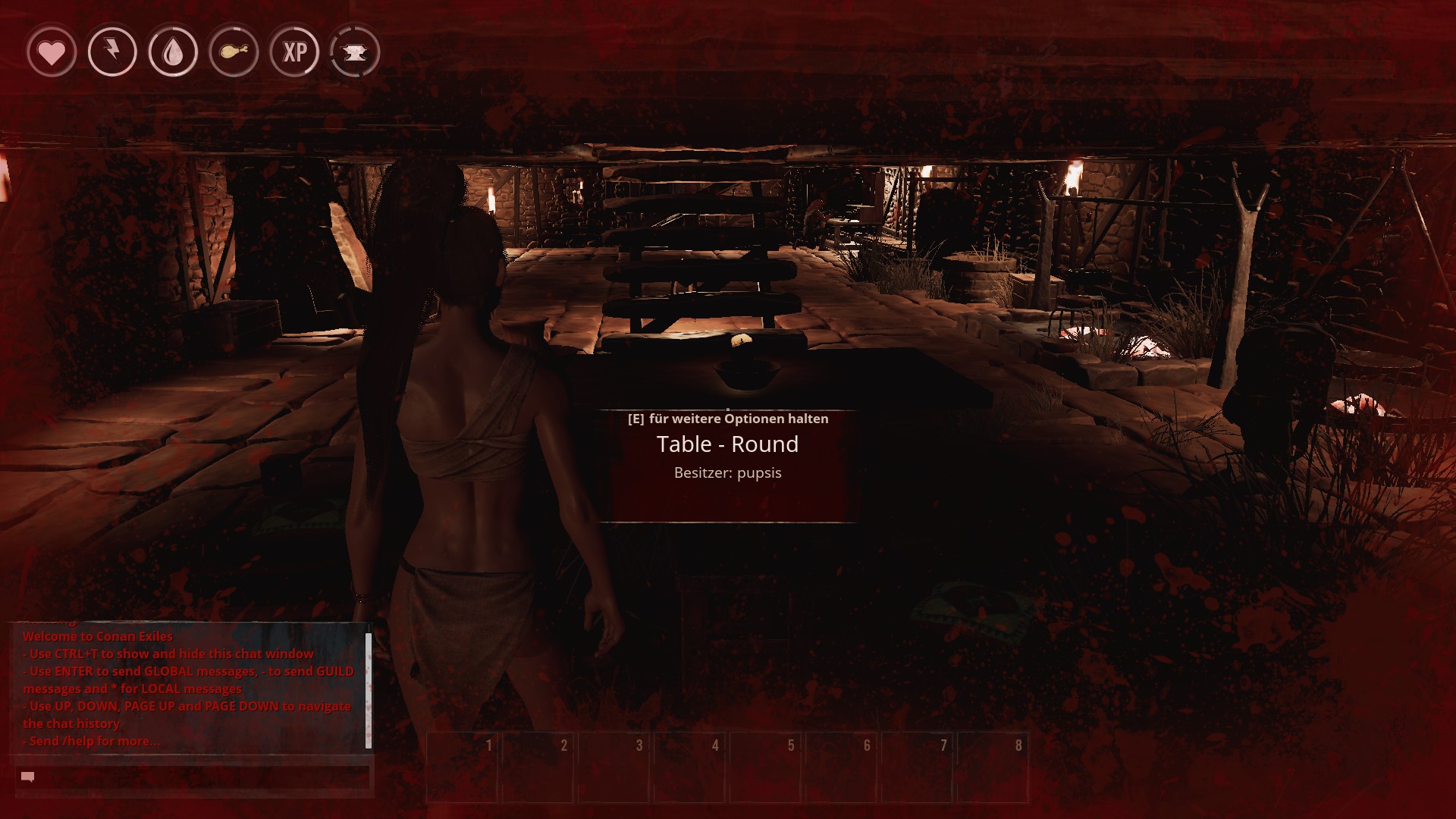
Task: Click the anvil encumbrance icon
Action: (x=355, y=52)
